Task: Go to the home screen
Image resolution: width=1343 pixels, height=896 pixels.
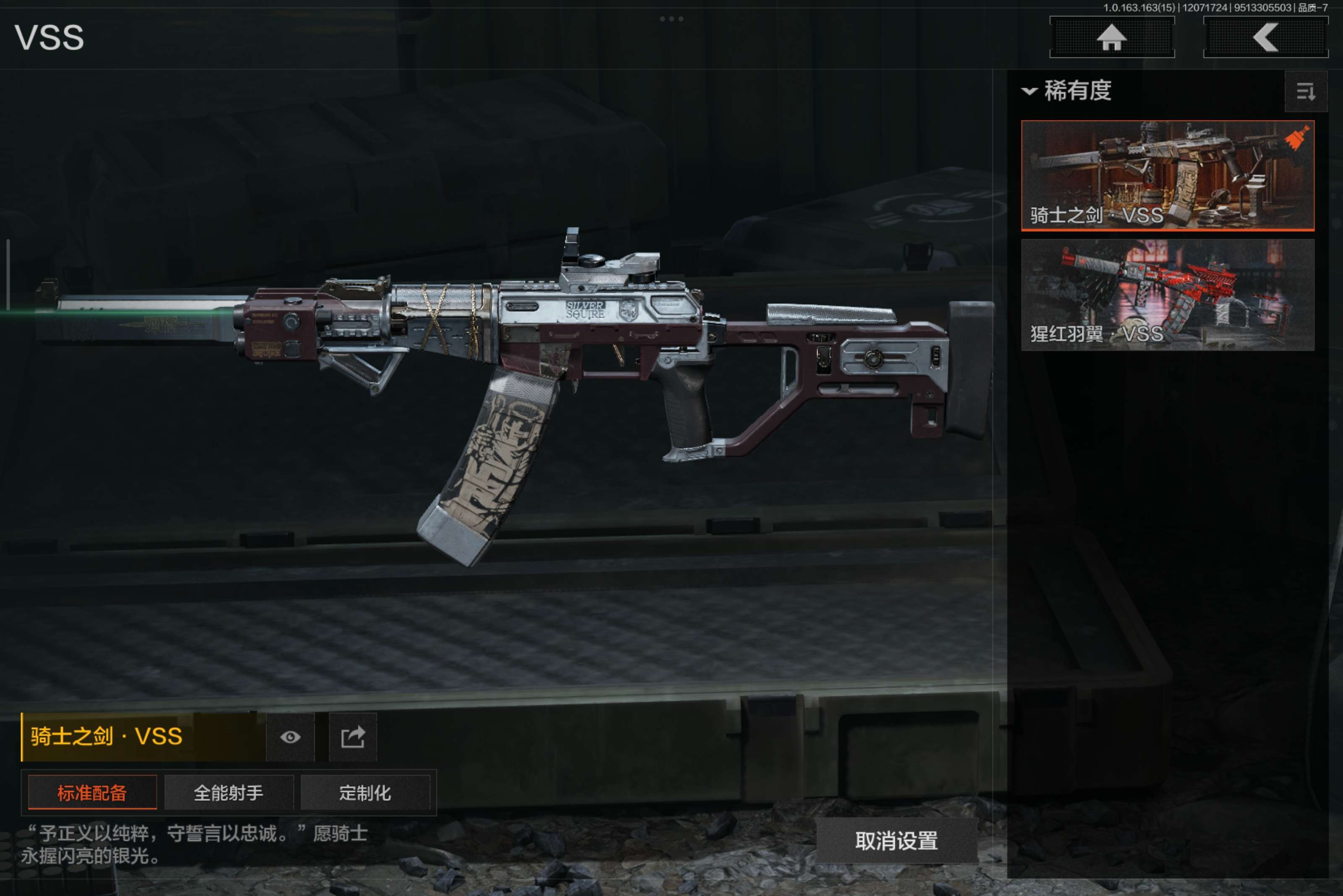Action: [x=1112, y=38]
